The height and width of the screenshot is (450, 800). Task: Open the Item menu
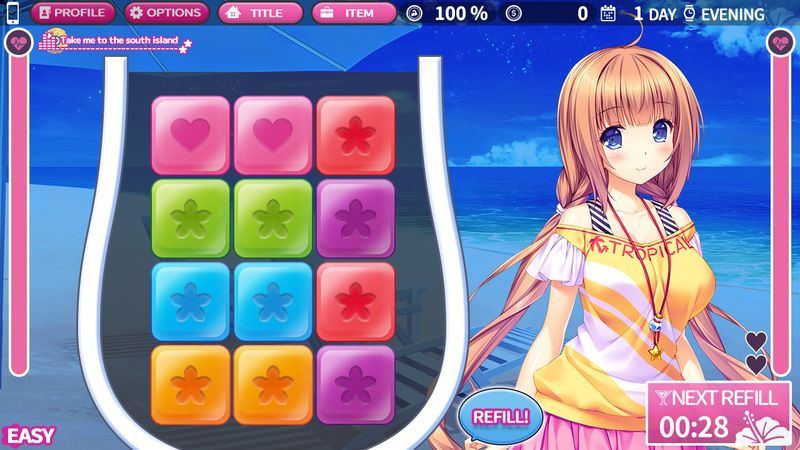tap(356, 14)
